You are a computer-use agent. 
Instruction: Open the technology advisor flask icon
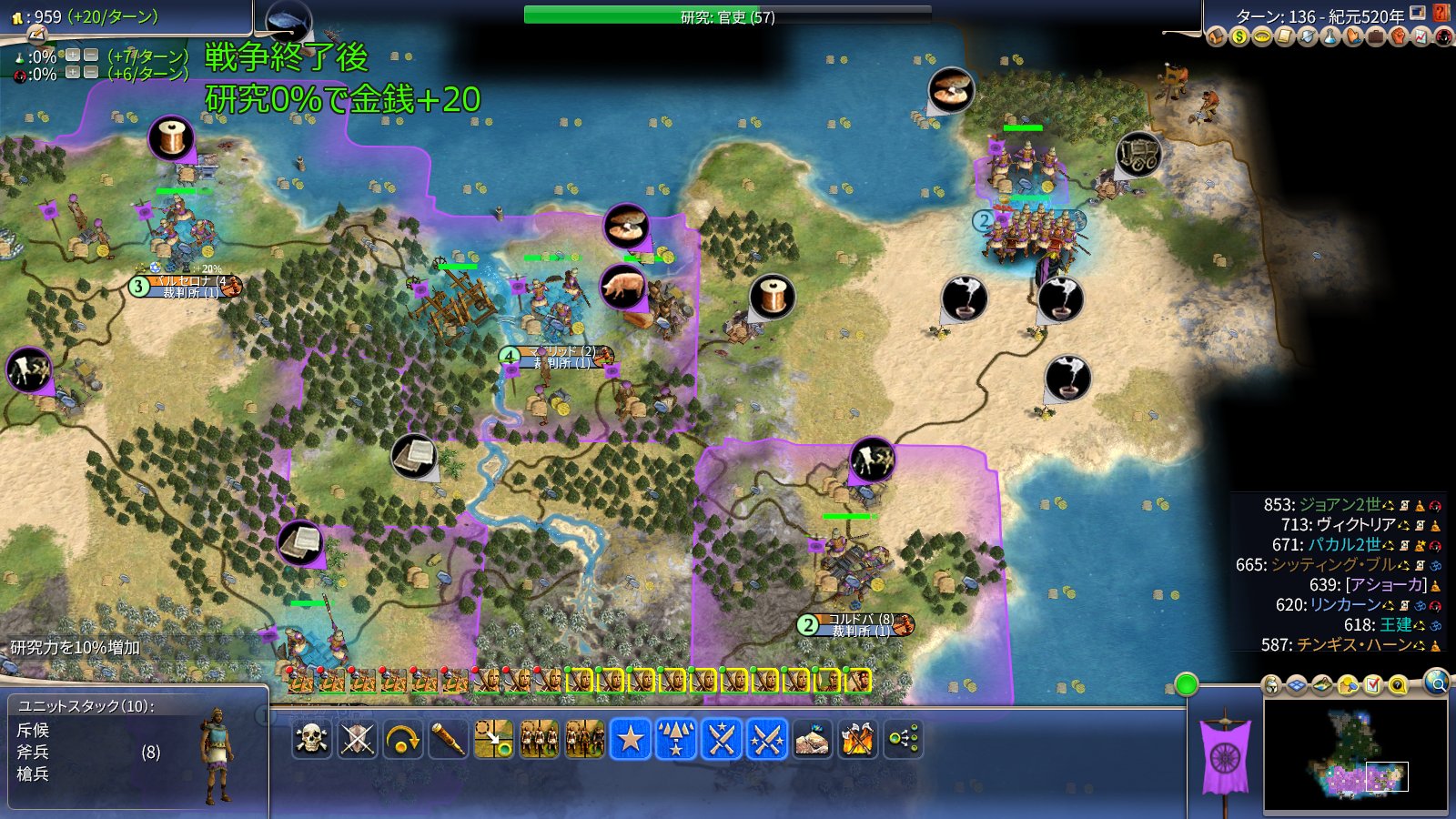tap(1330, 37)
